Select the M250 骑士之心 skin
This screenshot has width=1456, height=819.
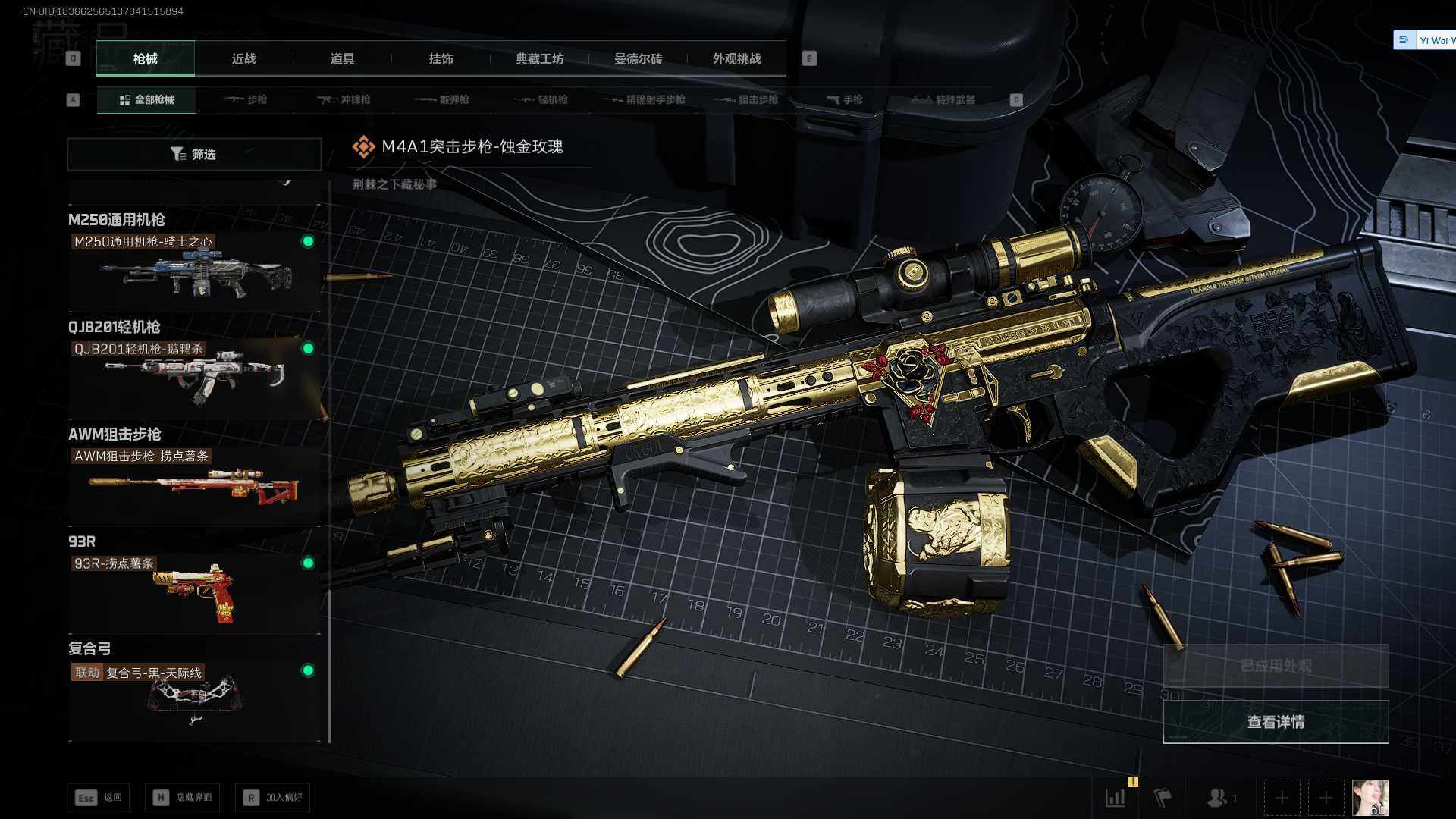point(194,271)
